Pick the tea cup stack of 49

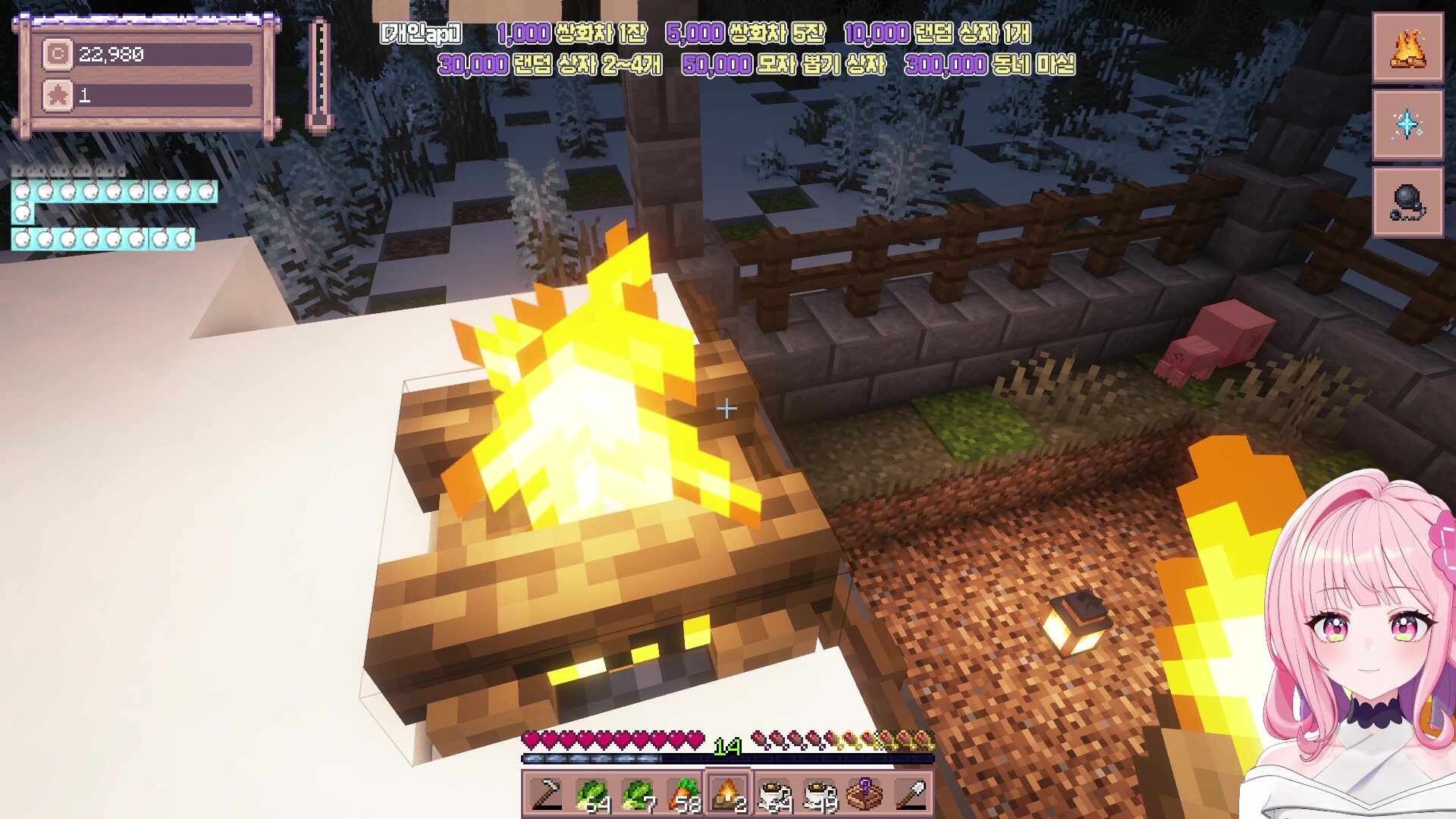[x=820, y=795]
